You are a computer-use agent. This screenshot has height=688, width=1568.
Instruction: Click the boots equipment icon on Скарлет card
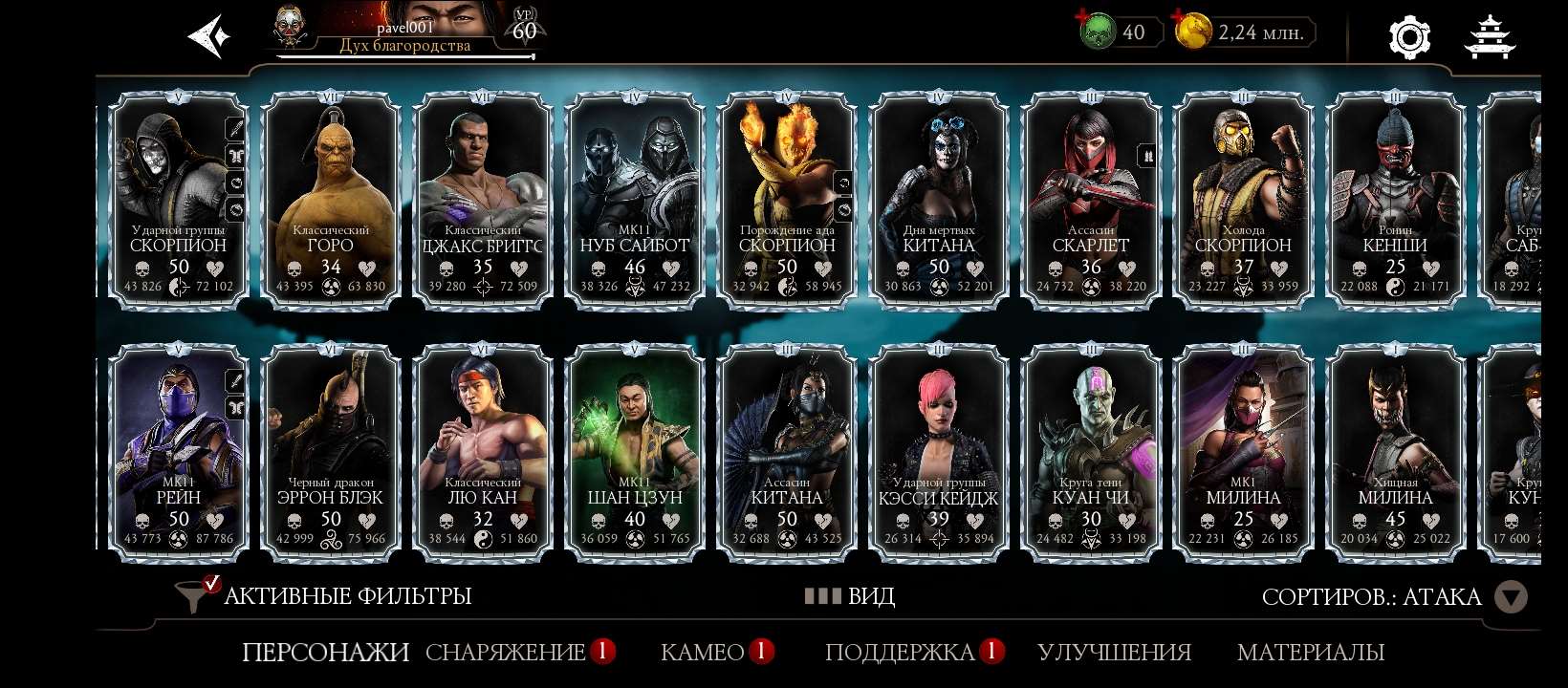(1146, 155)
